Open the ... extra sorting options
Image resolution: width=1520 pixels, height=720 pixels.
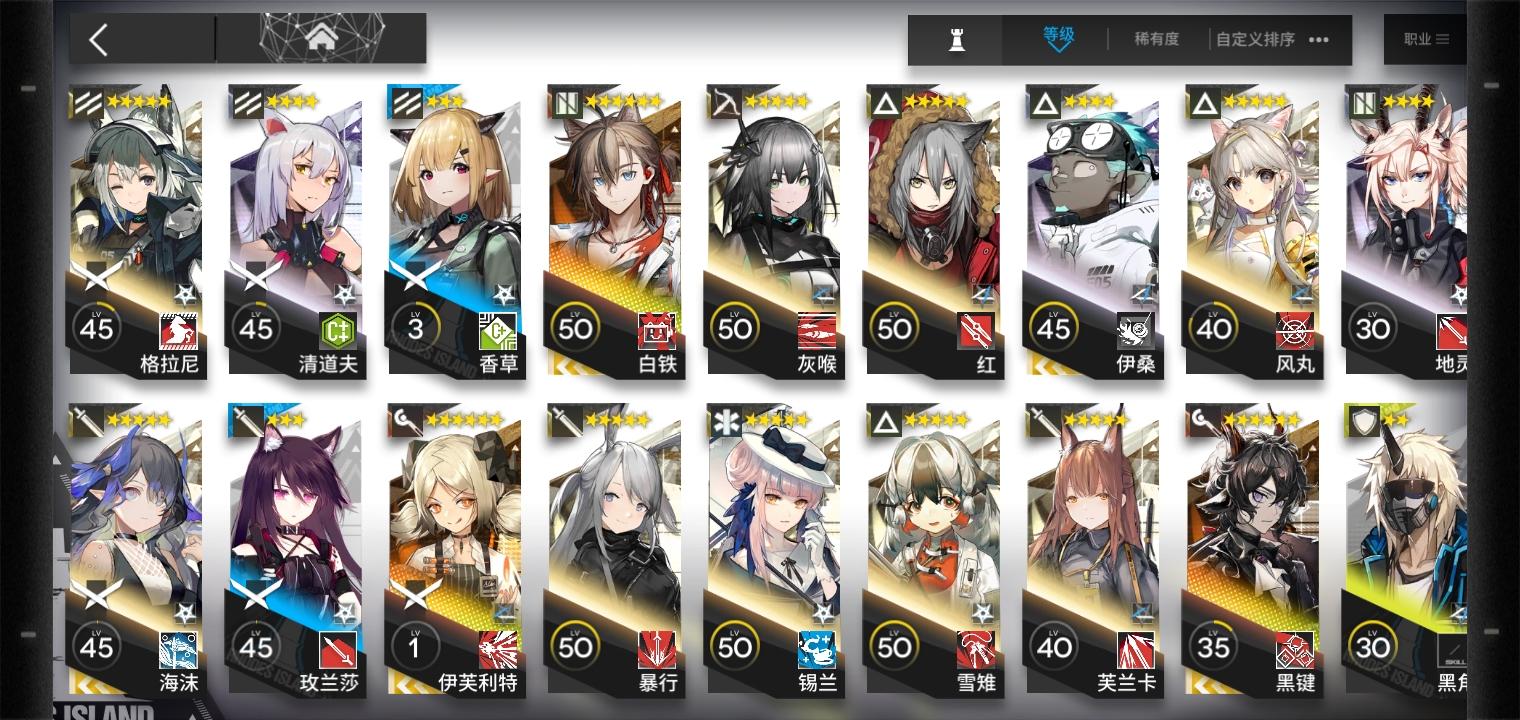coord(1318,40)
